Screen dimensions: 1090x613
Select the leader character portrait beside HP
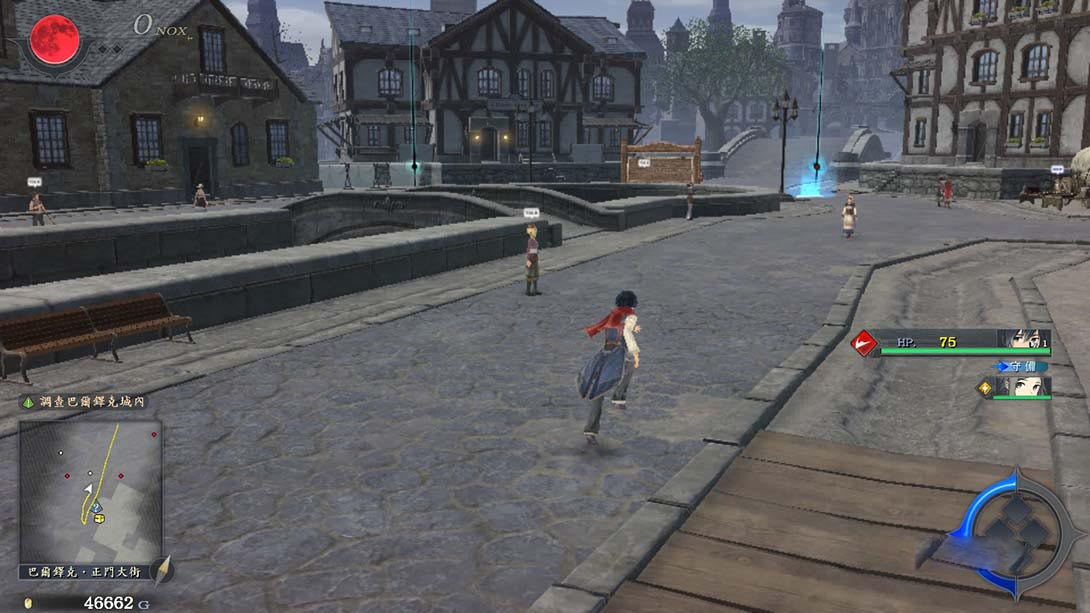[x=1024, y=341]
